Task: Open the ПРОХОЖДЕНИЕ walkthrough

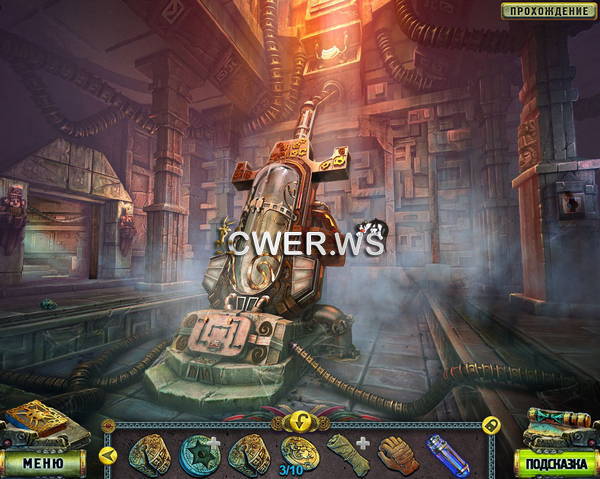Action: tap(547, 11)
